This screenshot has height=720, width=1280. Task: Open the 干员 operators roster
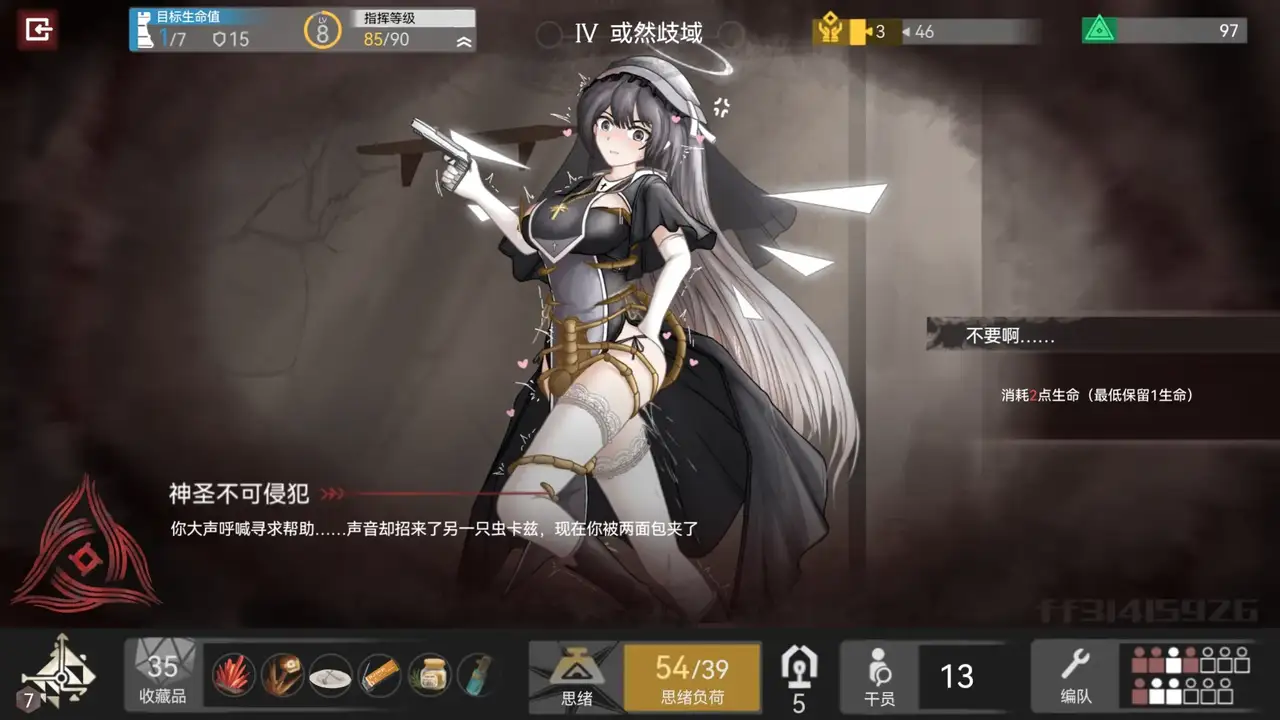[879, 677]
